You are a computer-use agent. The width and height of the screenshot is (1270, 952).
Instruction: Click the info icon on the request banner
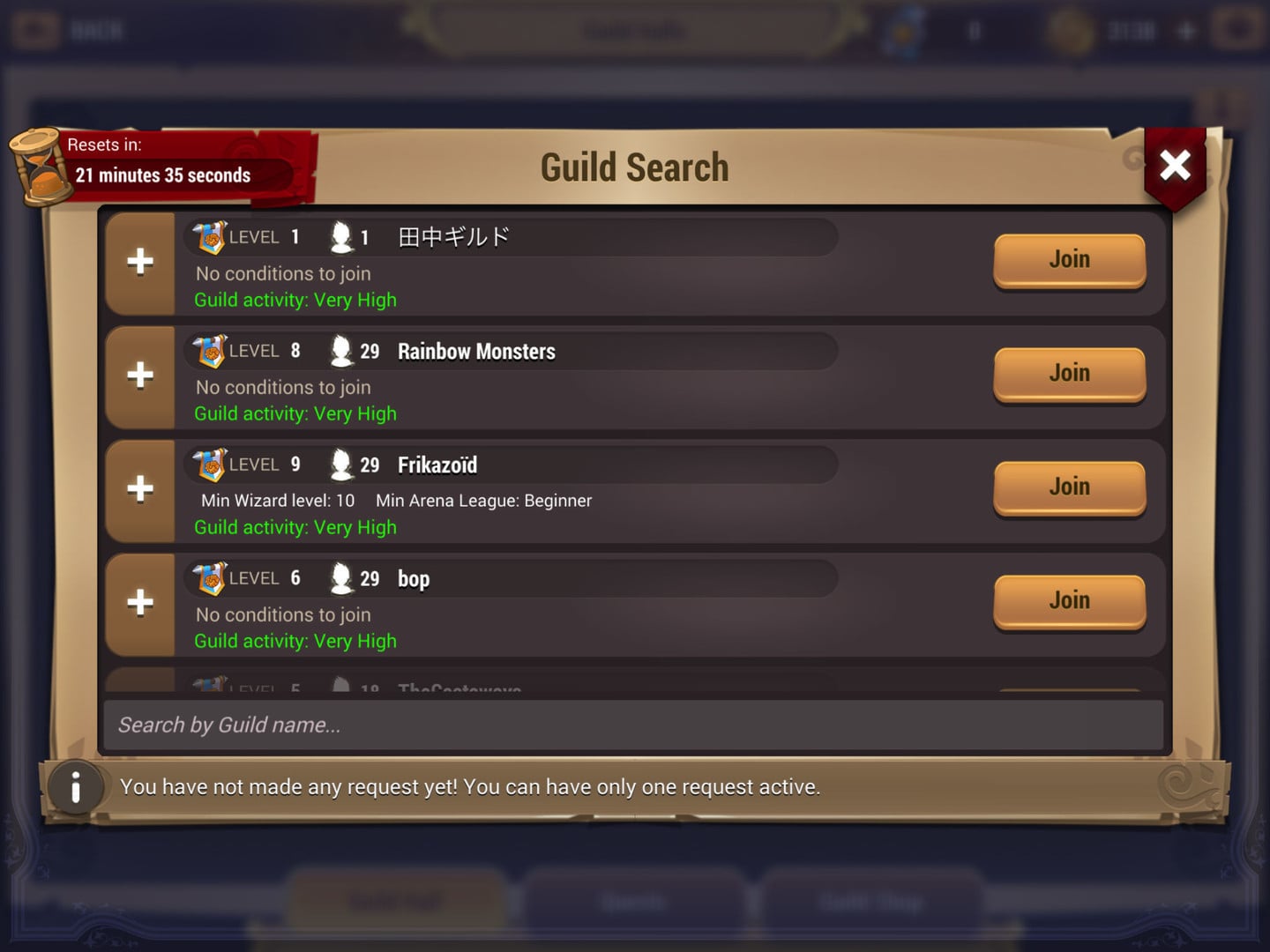click(x=76, y=787)
